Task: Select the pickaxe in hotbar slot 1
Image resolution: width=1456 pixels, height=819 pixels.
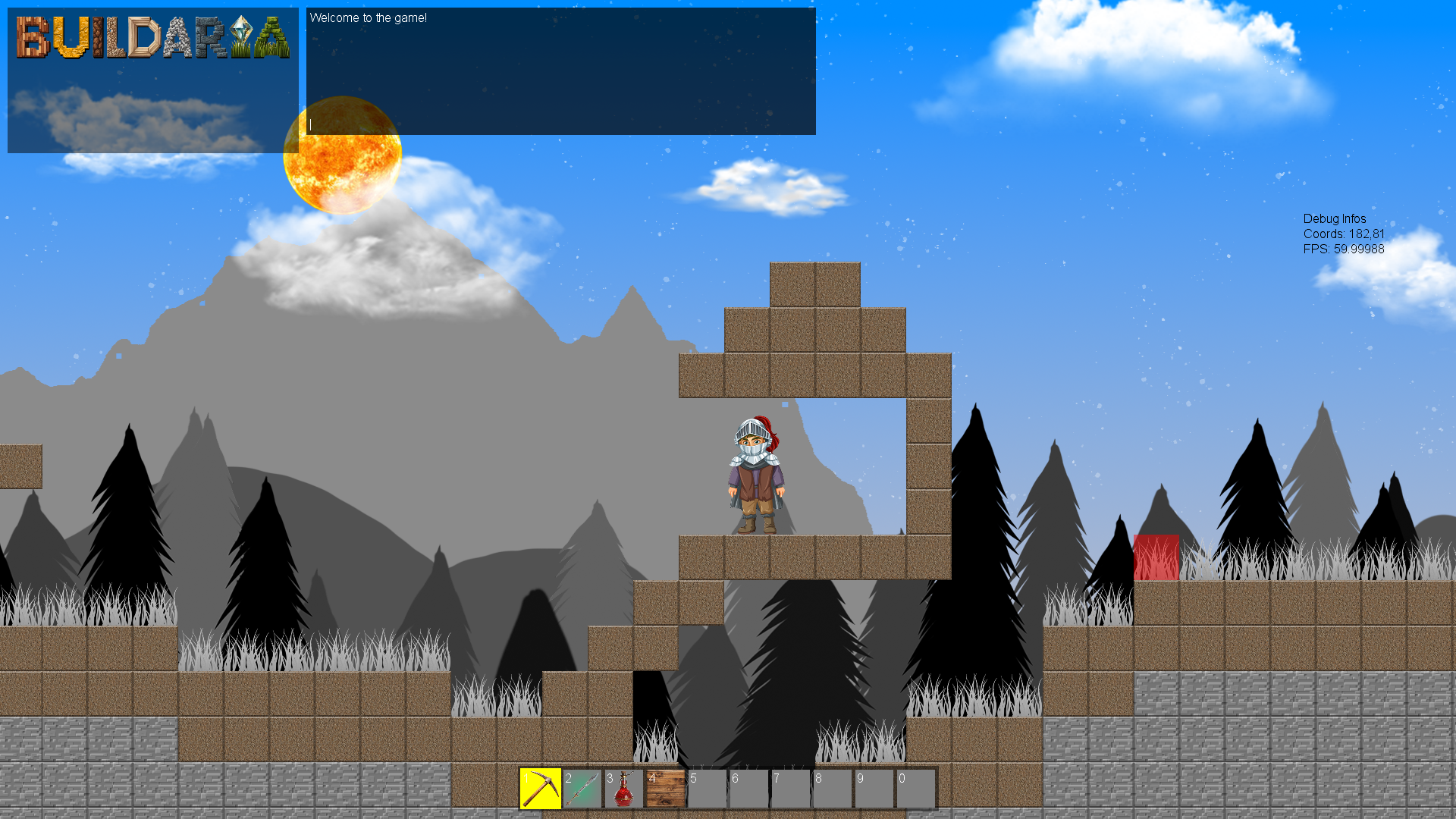Action: [541, 789]
